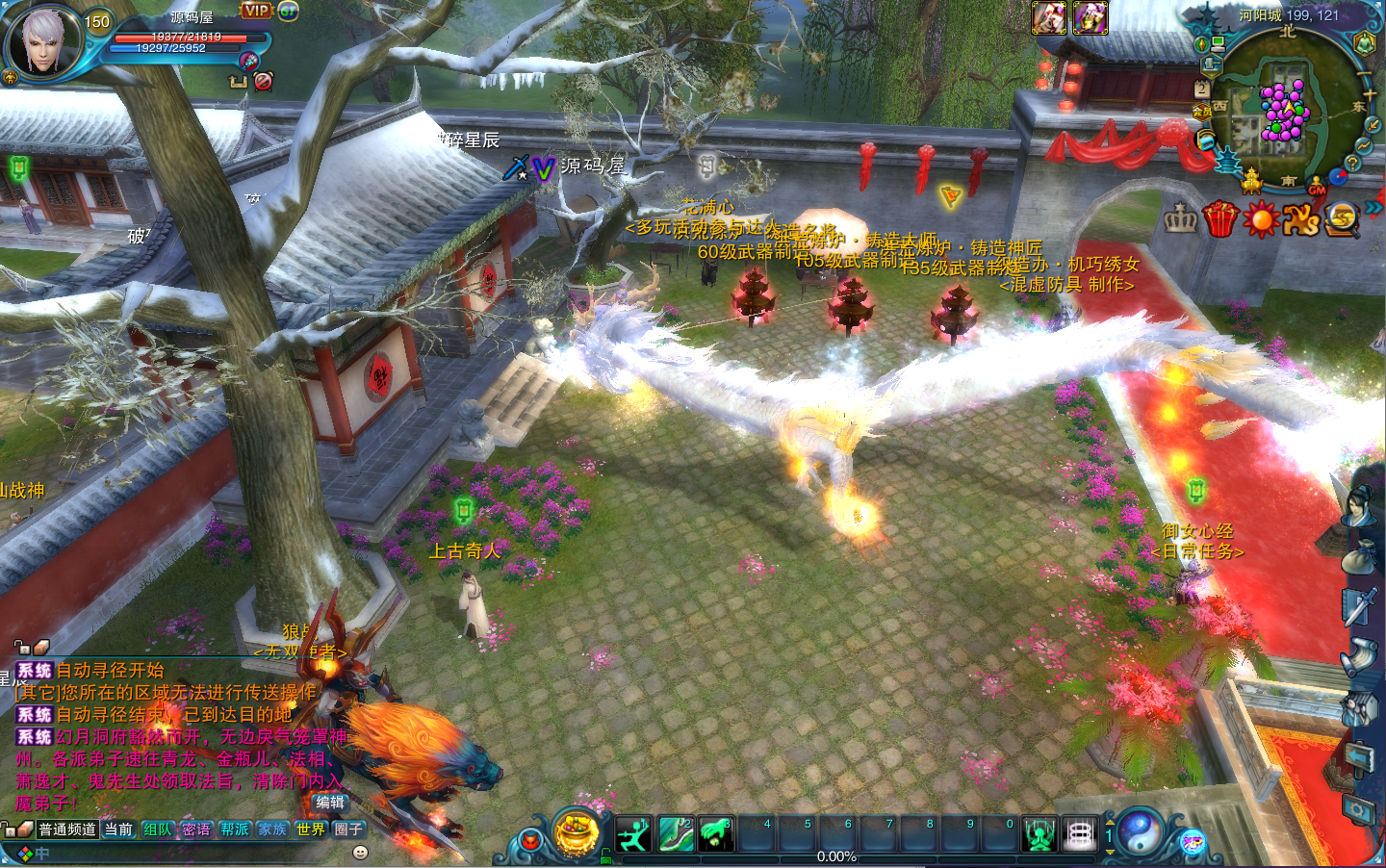Open the 会员 membership badge
1386x868 pixels.
point(1203,112)
